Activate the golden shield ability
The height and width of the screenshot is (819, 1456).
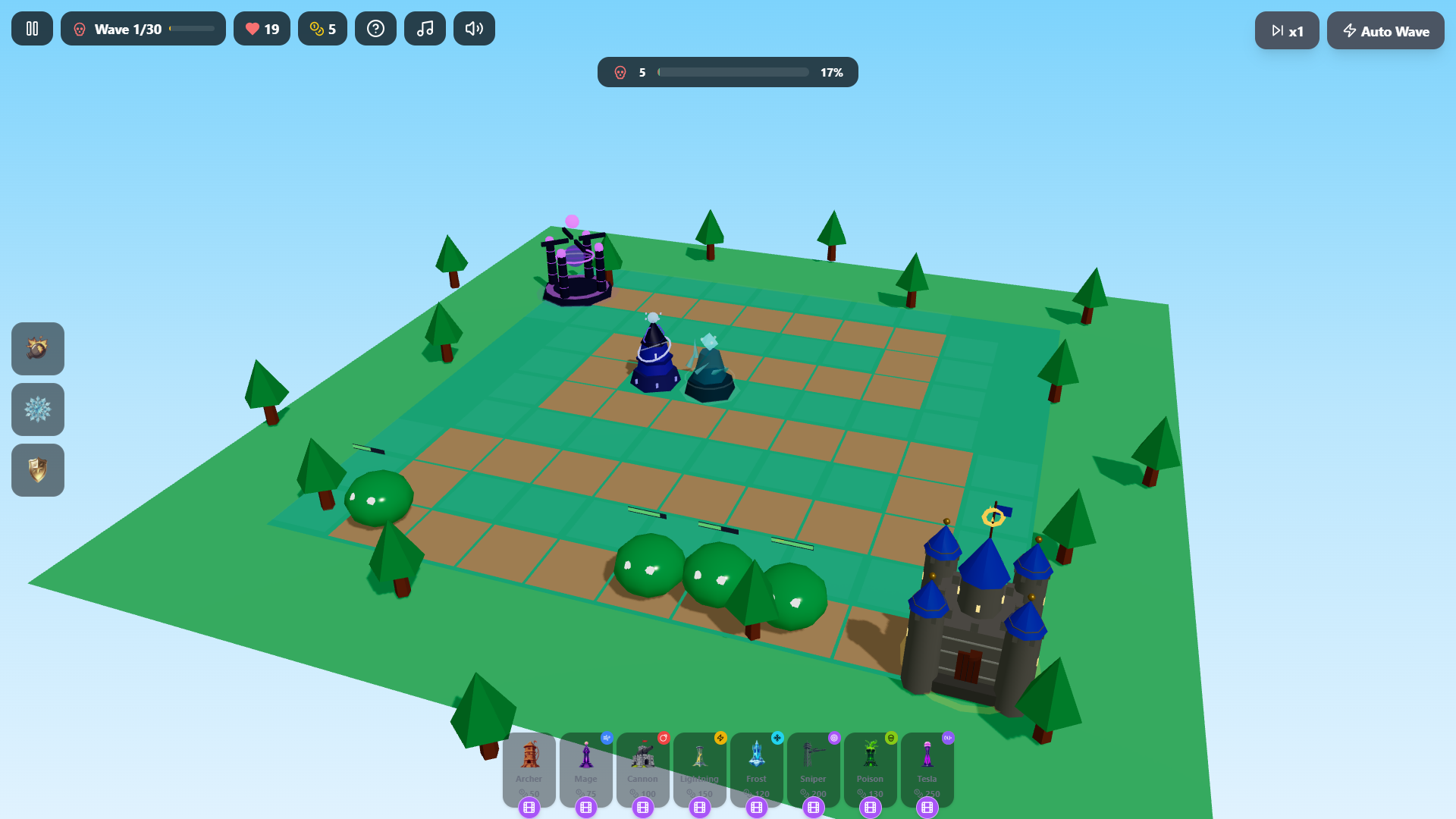click(37, 470)
